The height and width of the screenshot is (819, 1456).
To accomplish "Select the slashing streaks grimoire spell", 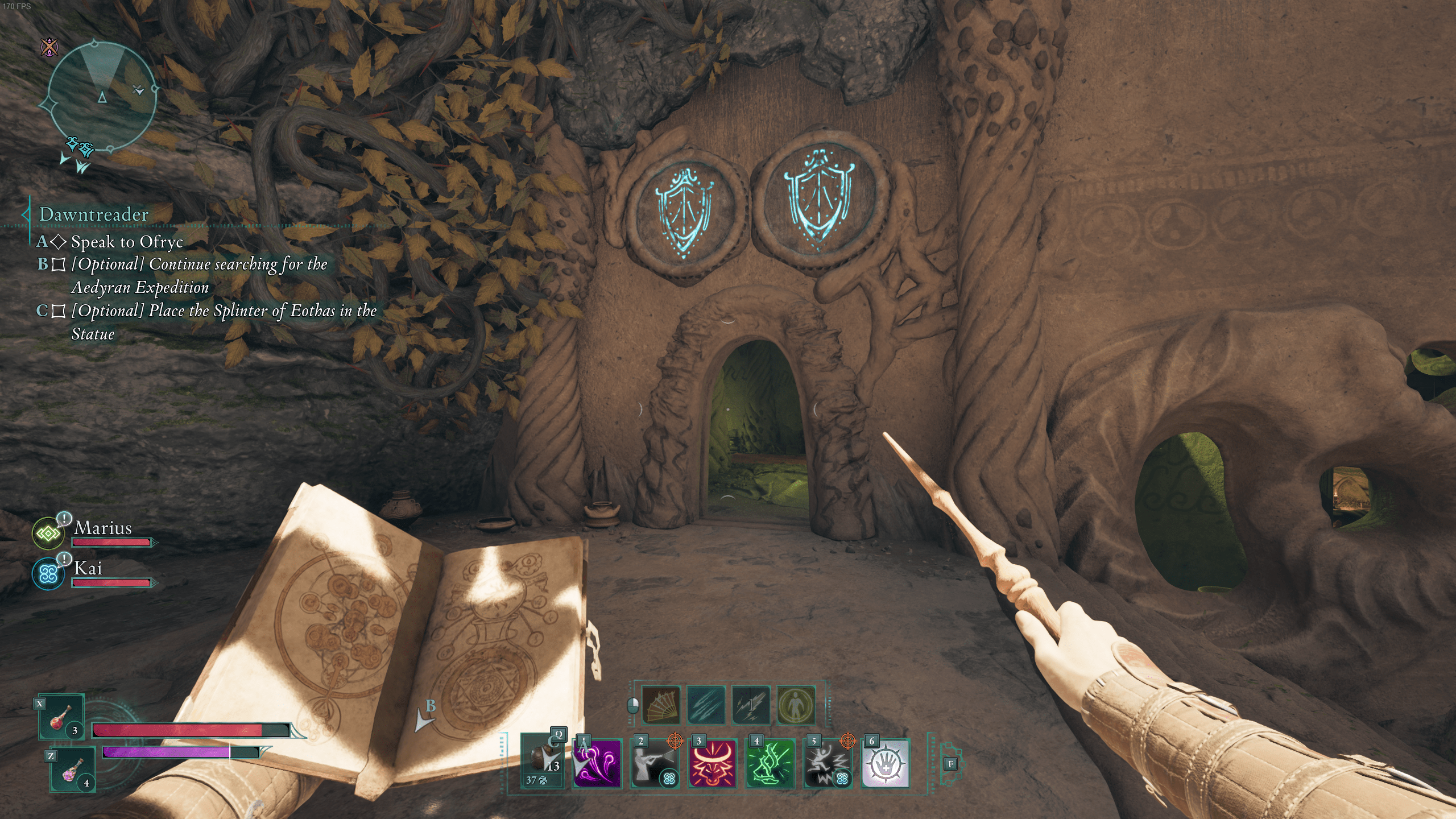I will coord(706,706).
